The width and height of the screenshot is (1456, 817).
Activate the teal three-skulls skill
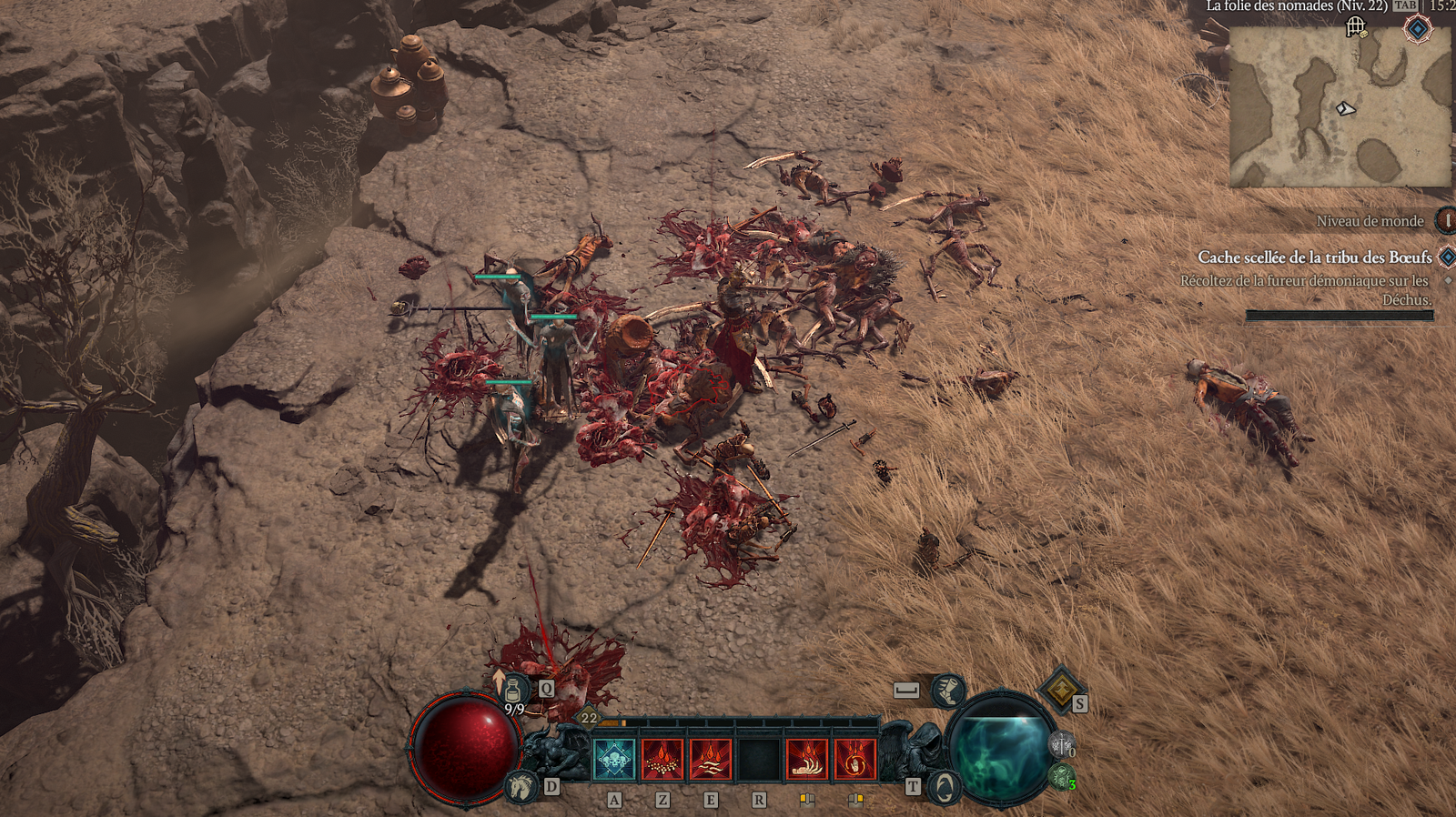pos(614,760)
